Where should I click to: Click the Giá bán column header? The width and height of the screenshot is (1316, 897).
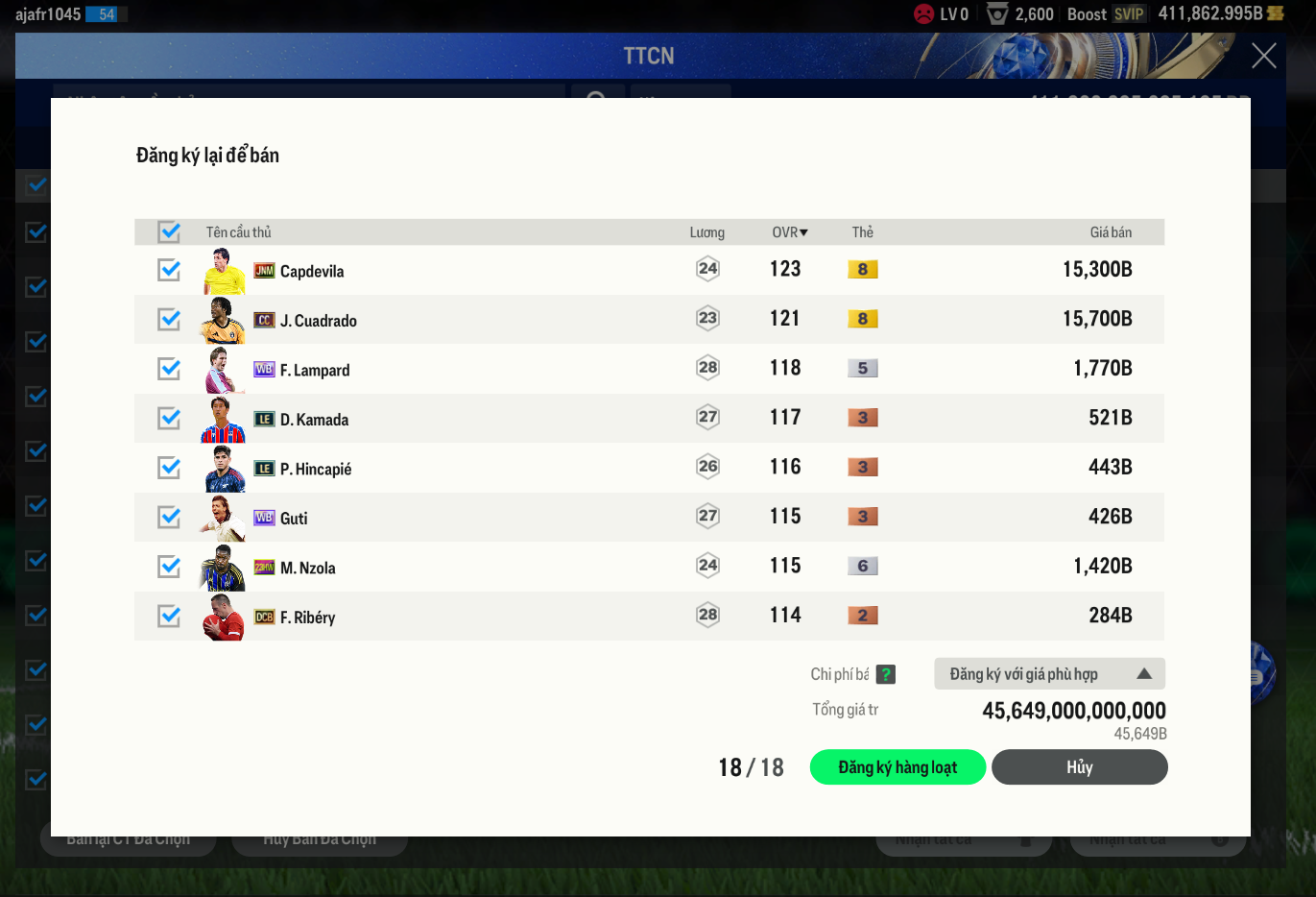[1110, 232]
